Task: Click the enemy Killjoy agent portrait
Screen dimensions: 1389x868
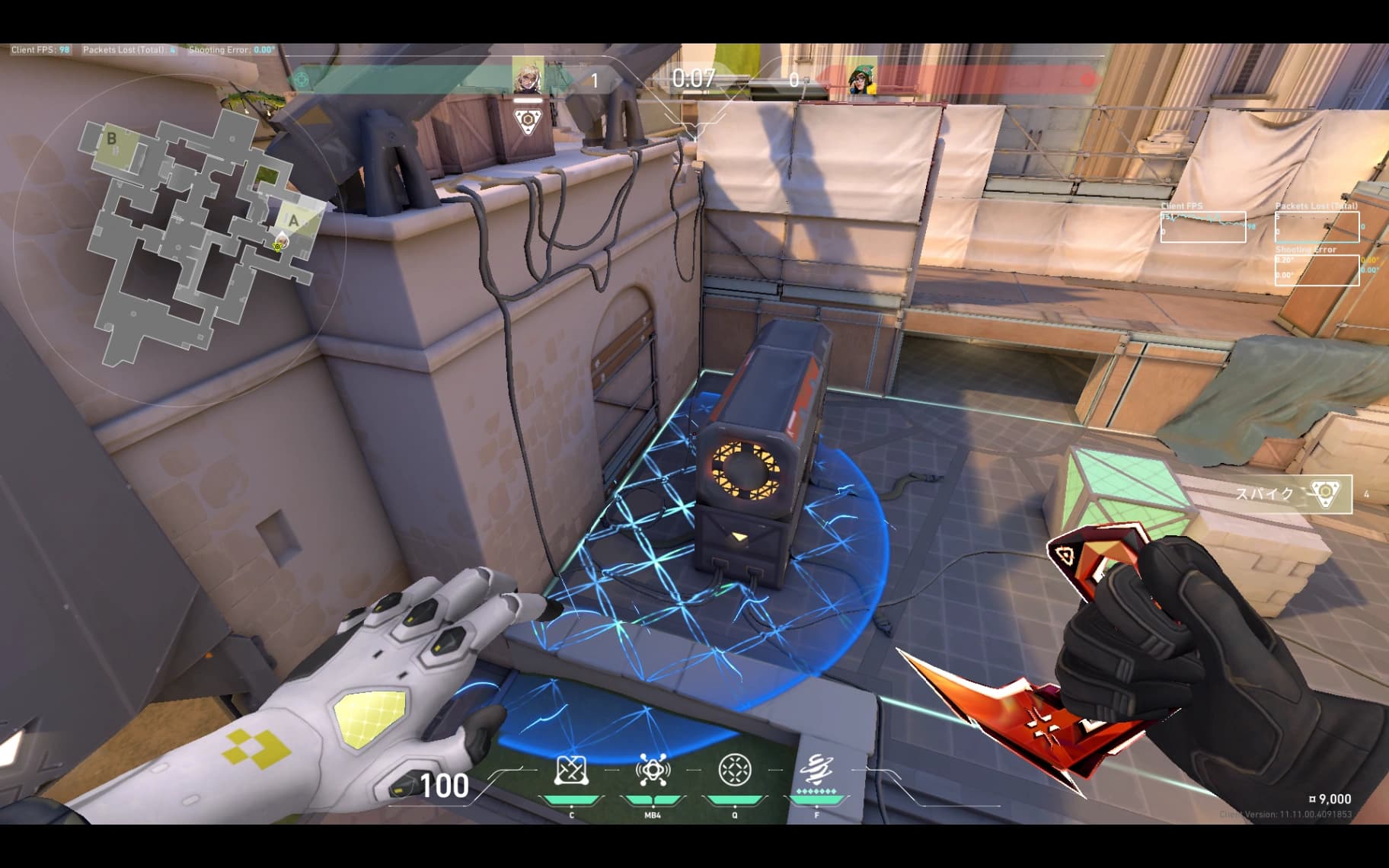Action: pyautogui.click(x=862, y=78)
